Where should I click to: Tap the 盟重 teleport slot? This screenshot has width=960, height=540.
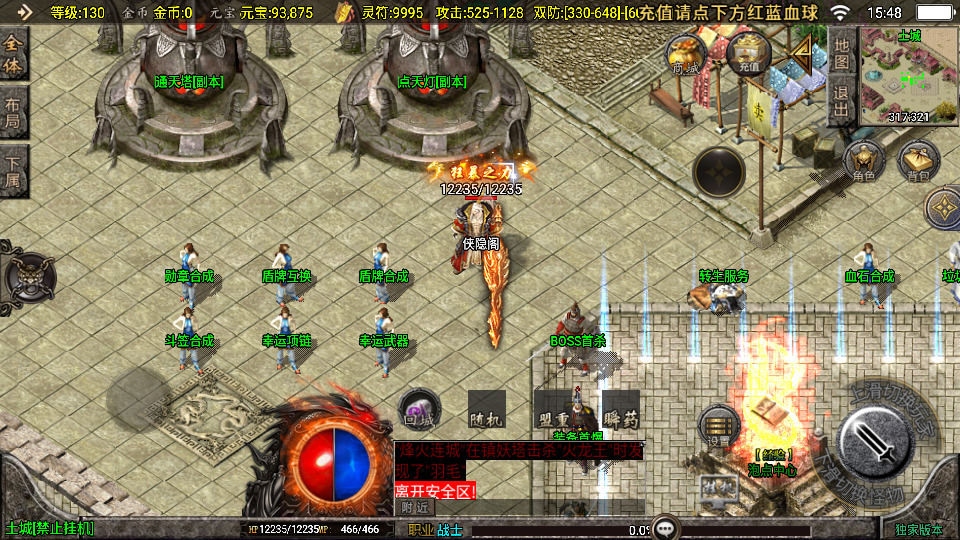(x=553, y=411)
